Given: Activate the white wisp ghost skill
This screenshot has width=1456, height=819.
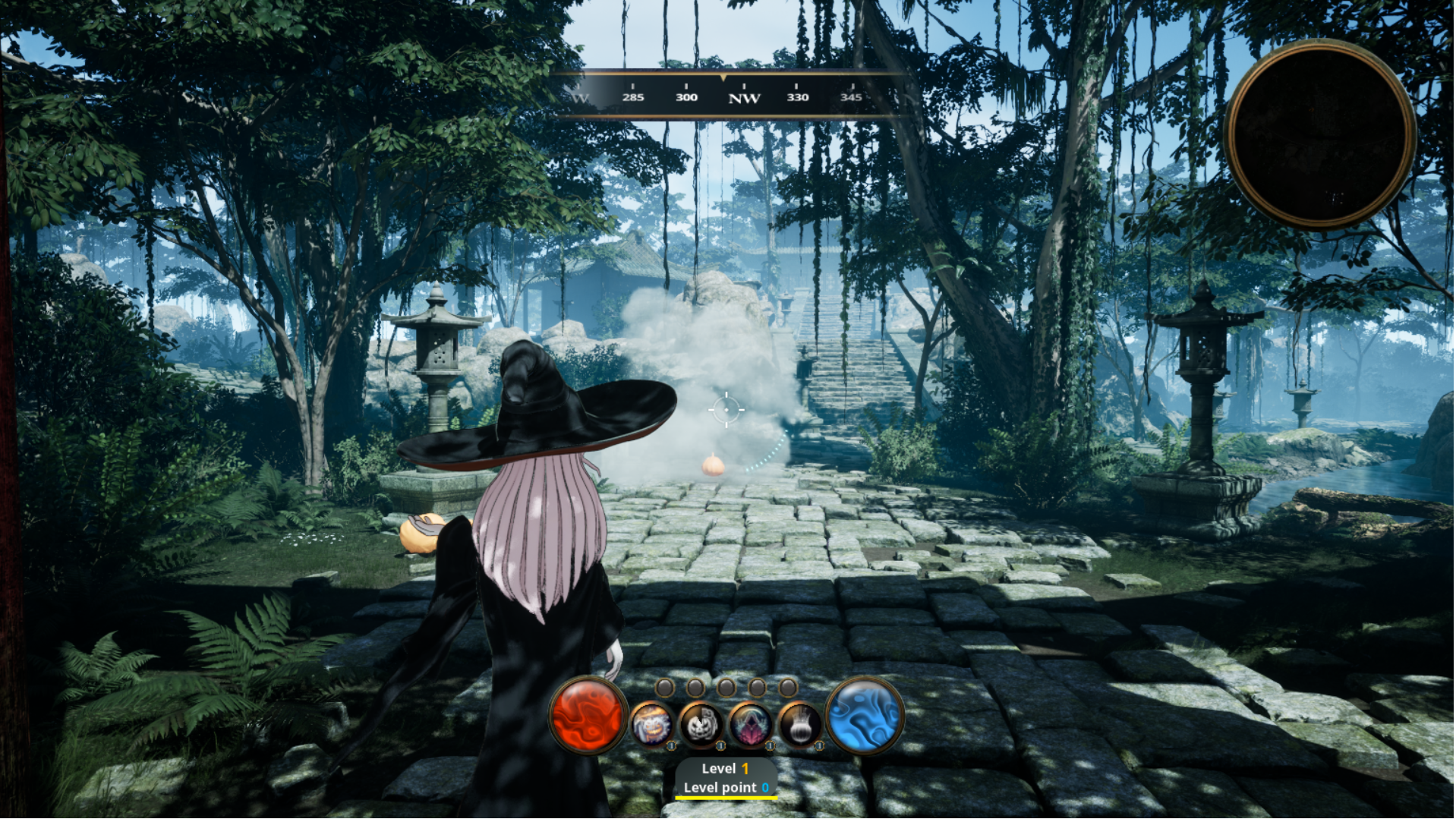Looking at the screenshot, I should (802, 725).
